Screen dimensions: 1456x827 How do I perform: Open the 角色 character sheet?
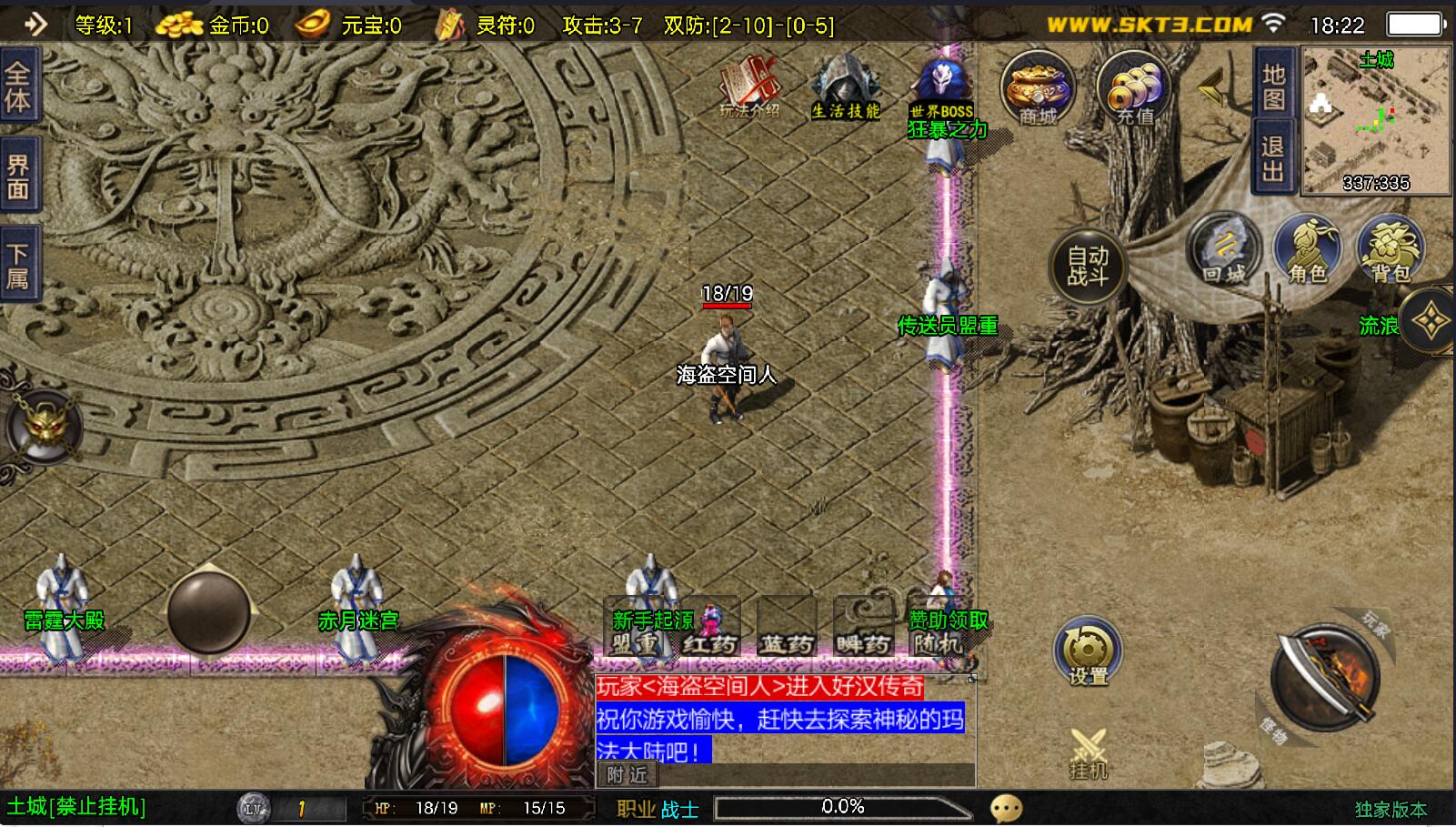[1307, 247]
